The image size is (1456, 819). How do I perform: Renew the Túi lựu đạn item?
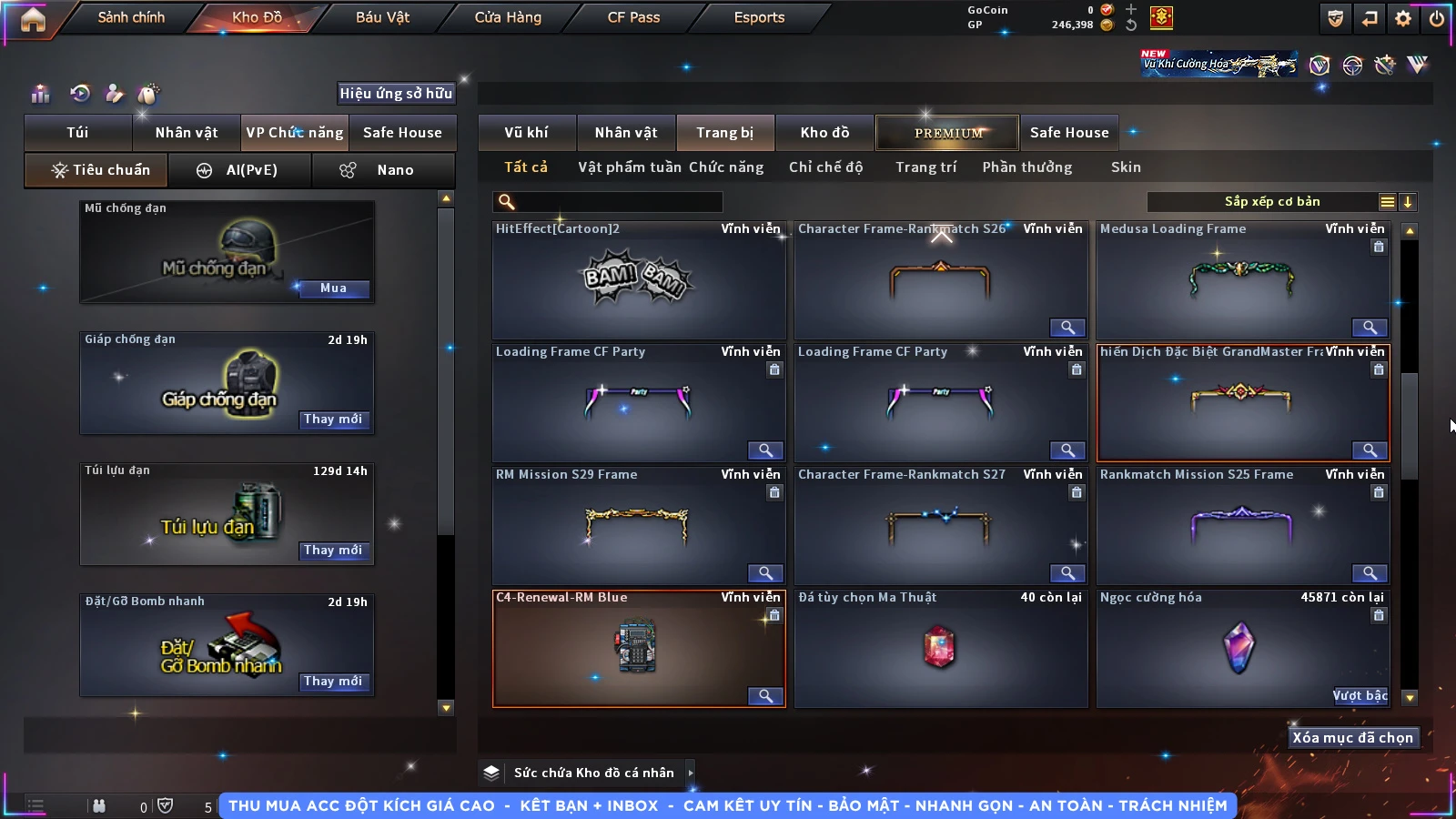click(x=333, y=551)
